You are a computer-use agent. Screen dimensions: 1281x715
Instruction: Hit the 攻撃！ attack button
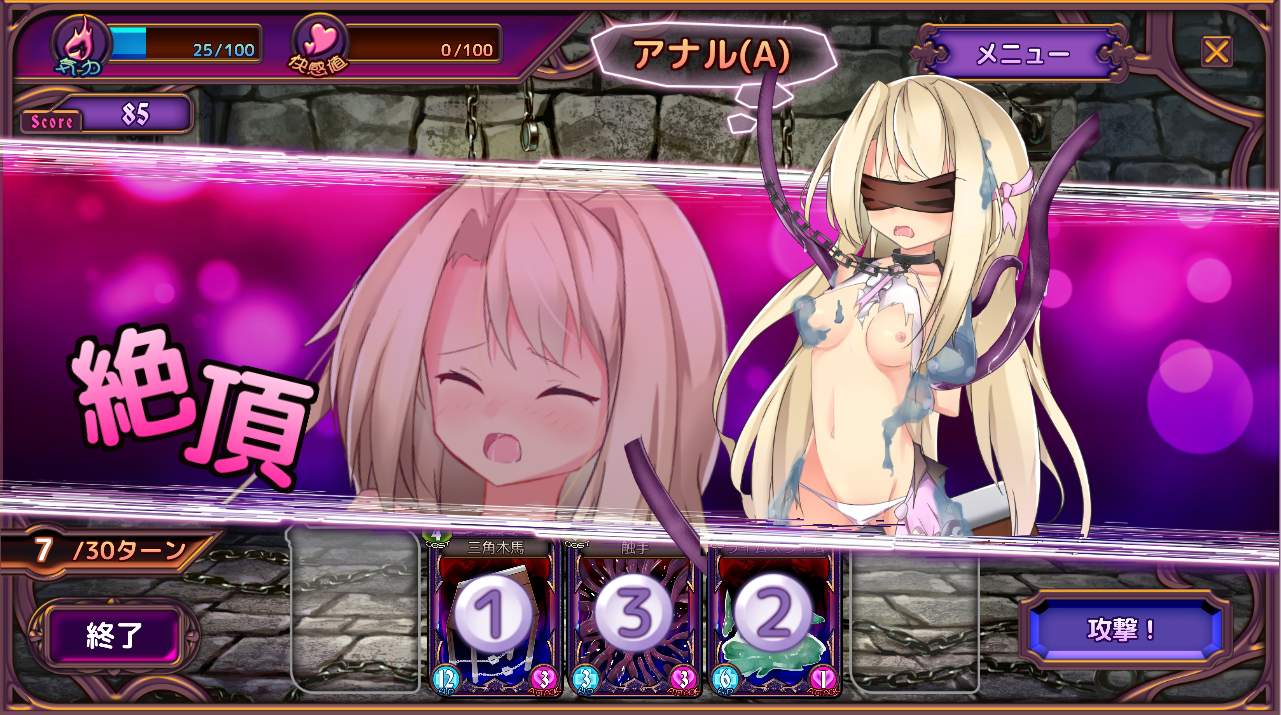[1122, 630]
